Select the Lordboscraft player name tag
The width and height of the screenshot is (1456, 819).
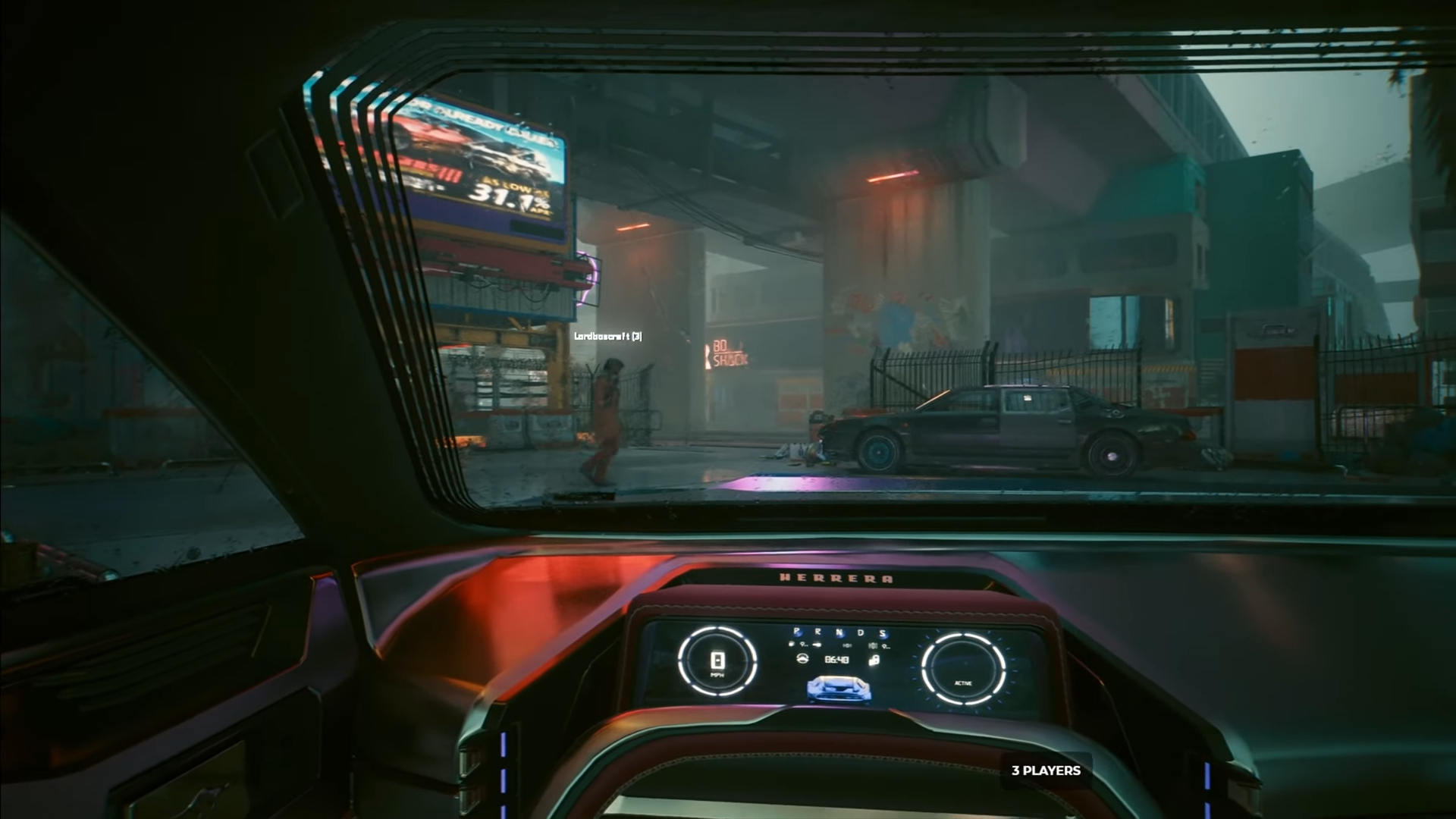[608, 336]
